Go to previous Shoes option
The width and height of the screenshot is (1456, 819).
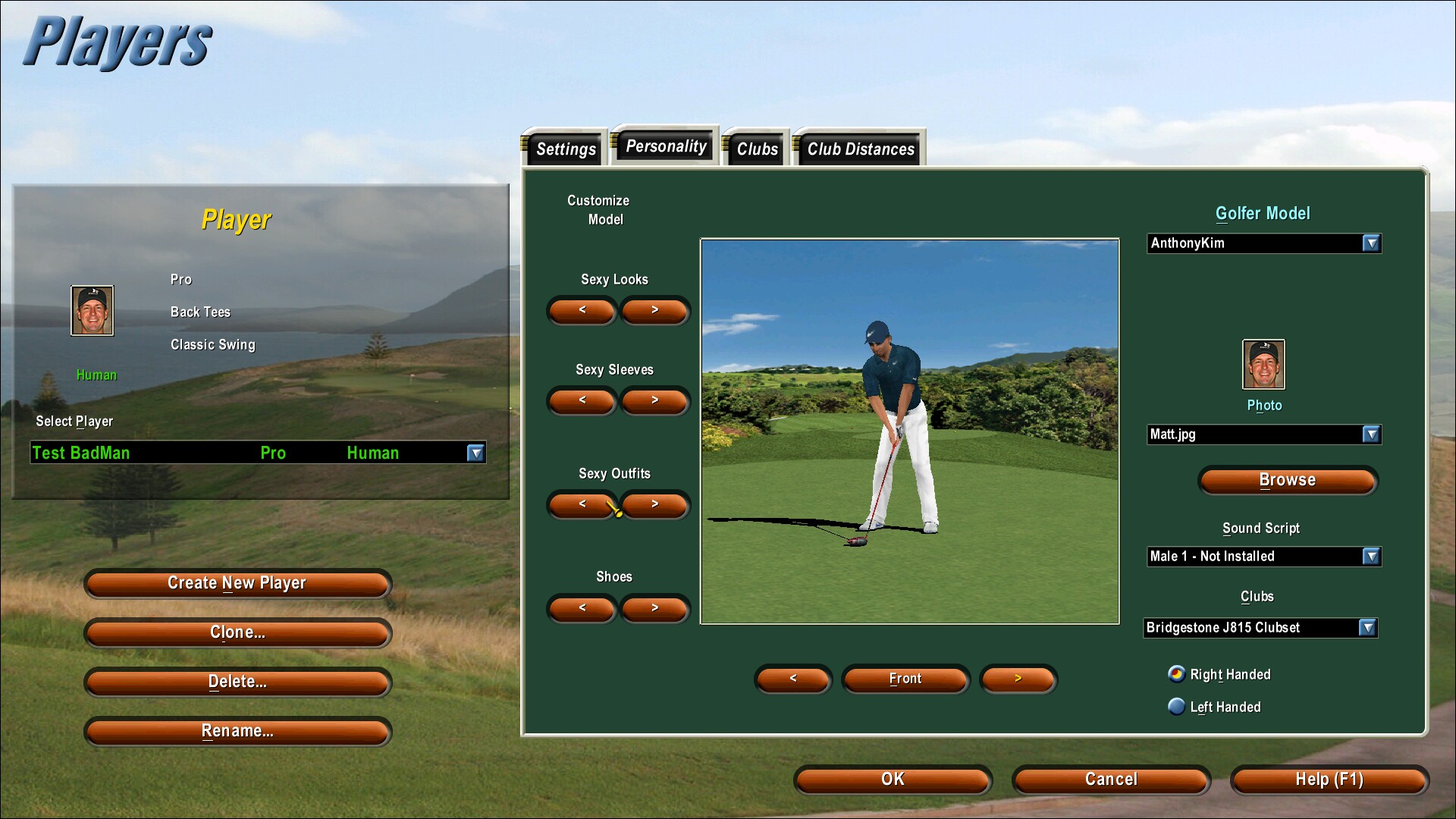tap(582, 608)
